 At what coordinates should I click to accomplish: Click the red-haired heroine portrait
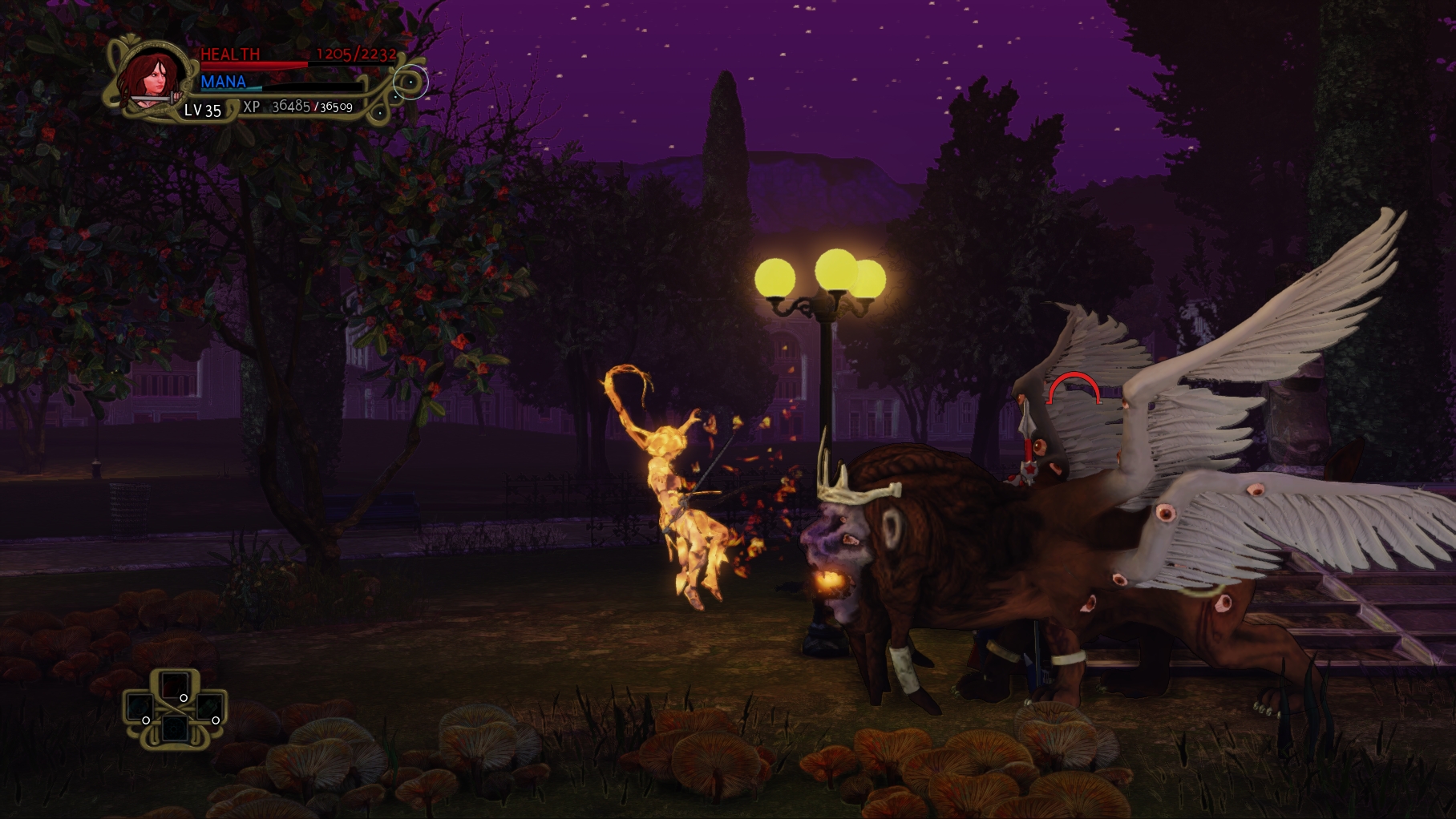pos(154,79)
